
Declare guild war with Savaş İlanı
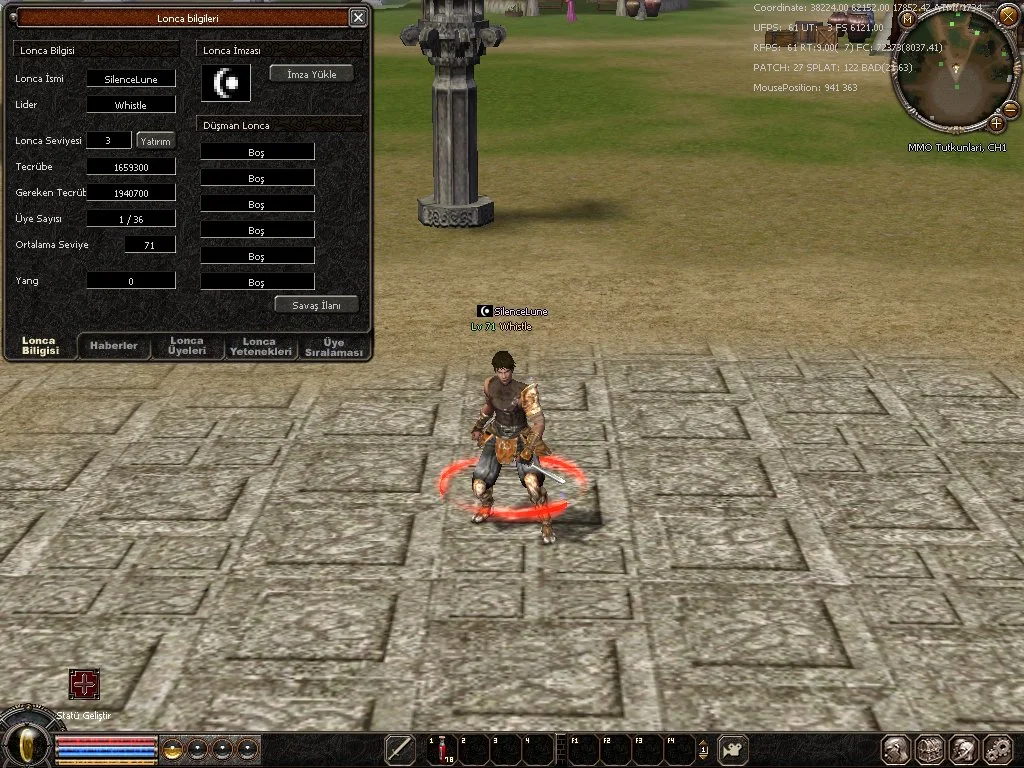[317, 305]
